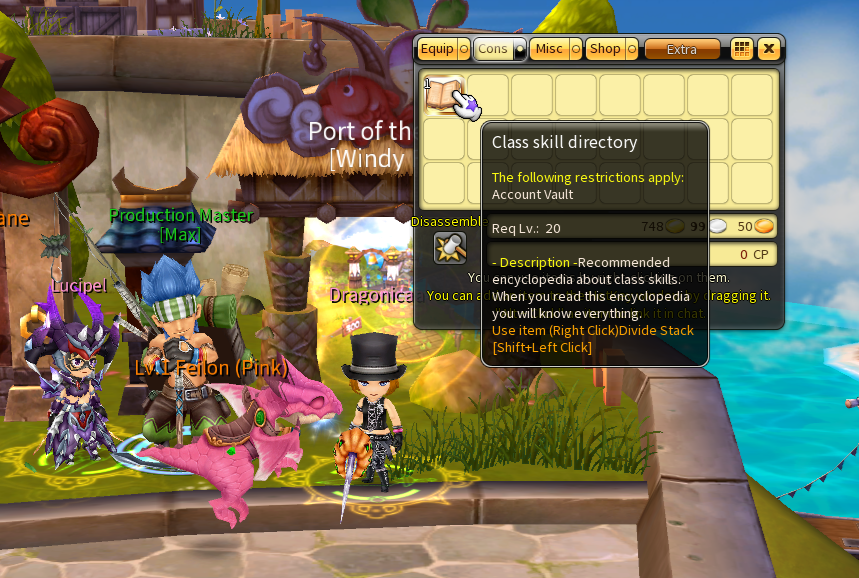
Task: Click the grid sort icon button
Action: (741, 49)
